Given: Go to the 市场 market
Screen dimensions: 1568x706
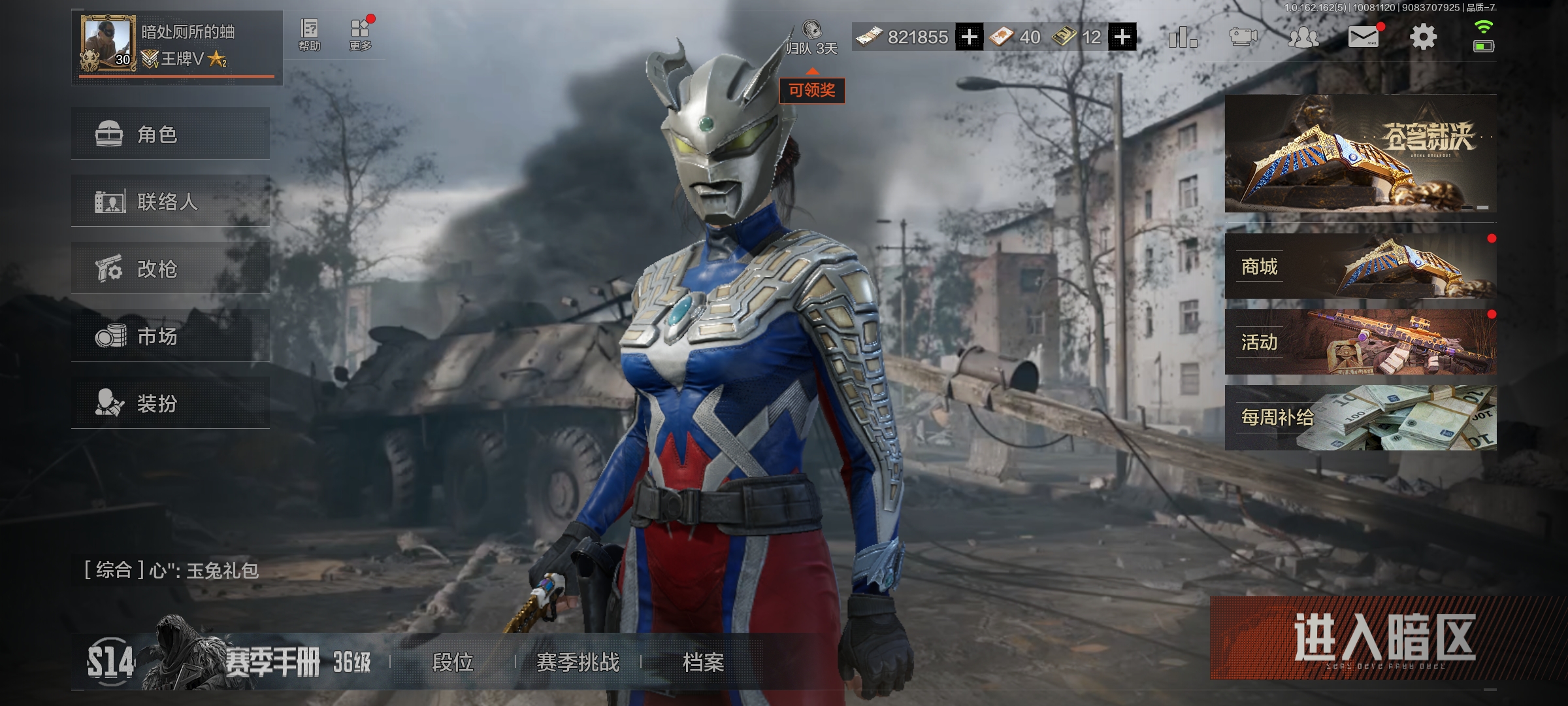Looking at the screenshot, I should 170,336.
